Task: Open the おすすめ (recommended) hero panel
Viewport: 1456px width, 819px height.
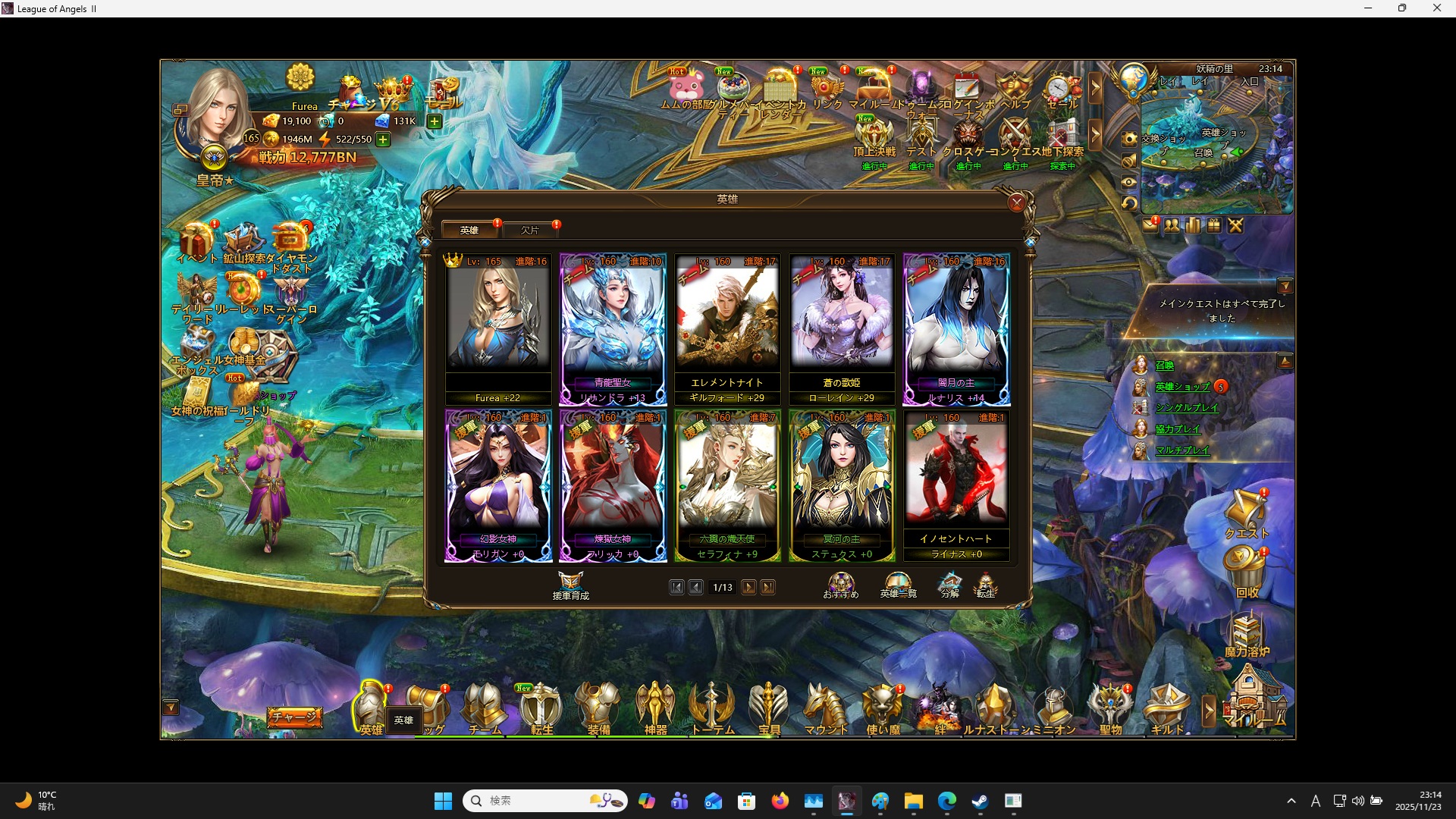Action: click(x=842, y=585)
